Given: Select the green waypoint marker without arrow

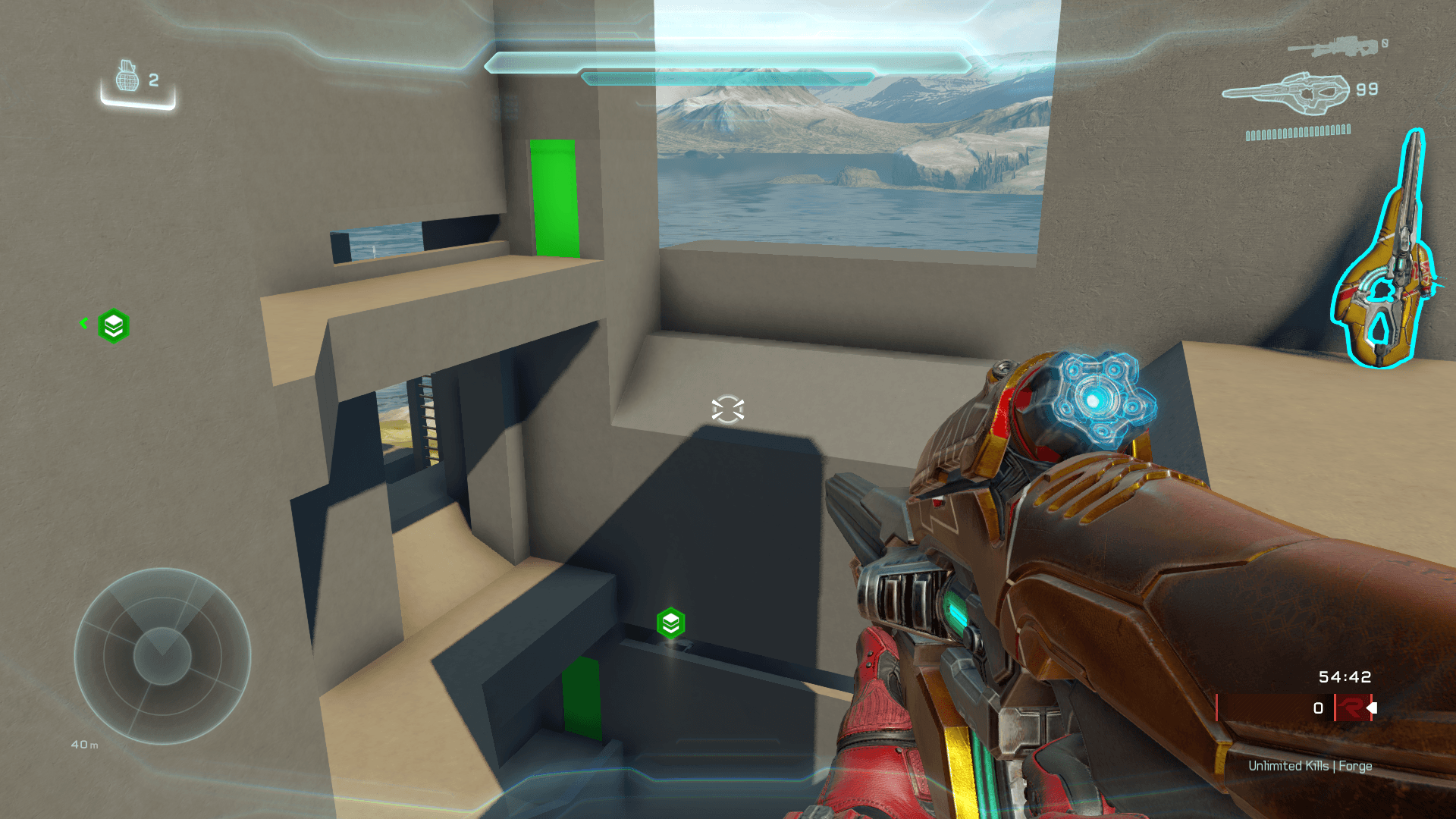Looking at the screenshot, I should (670, 623).
